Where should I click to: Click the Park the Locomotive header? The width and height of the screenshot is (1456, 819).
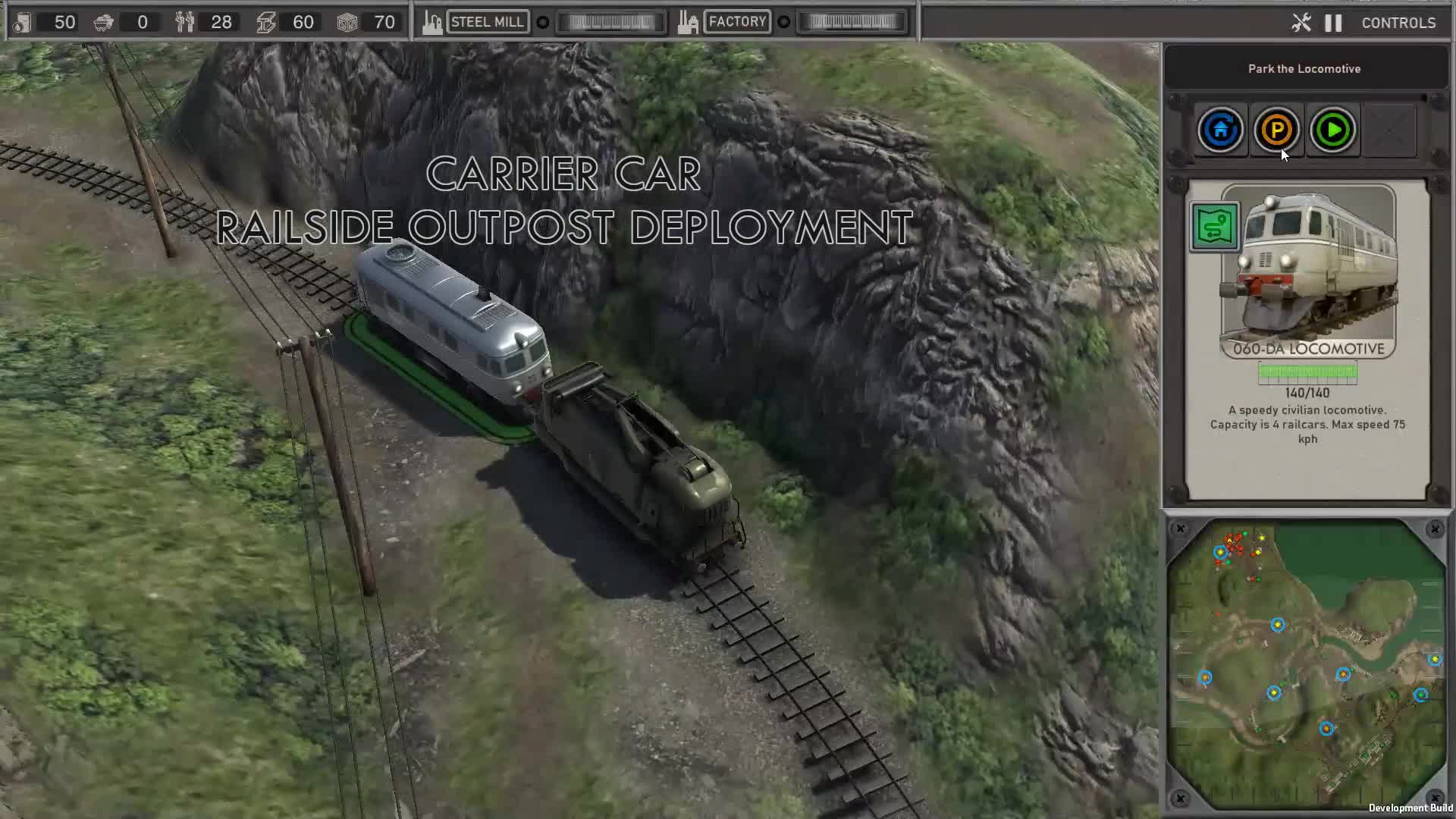(1304, 68)
